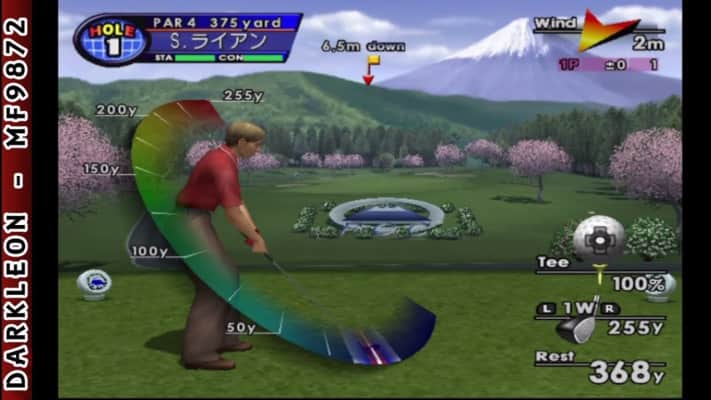
Task: Click the golf ball impact point icon
Action: [599, 237]
